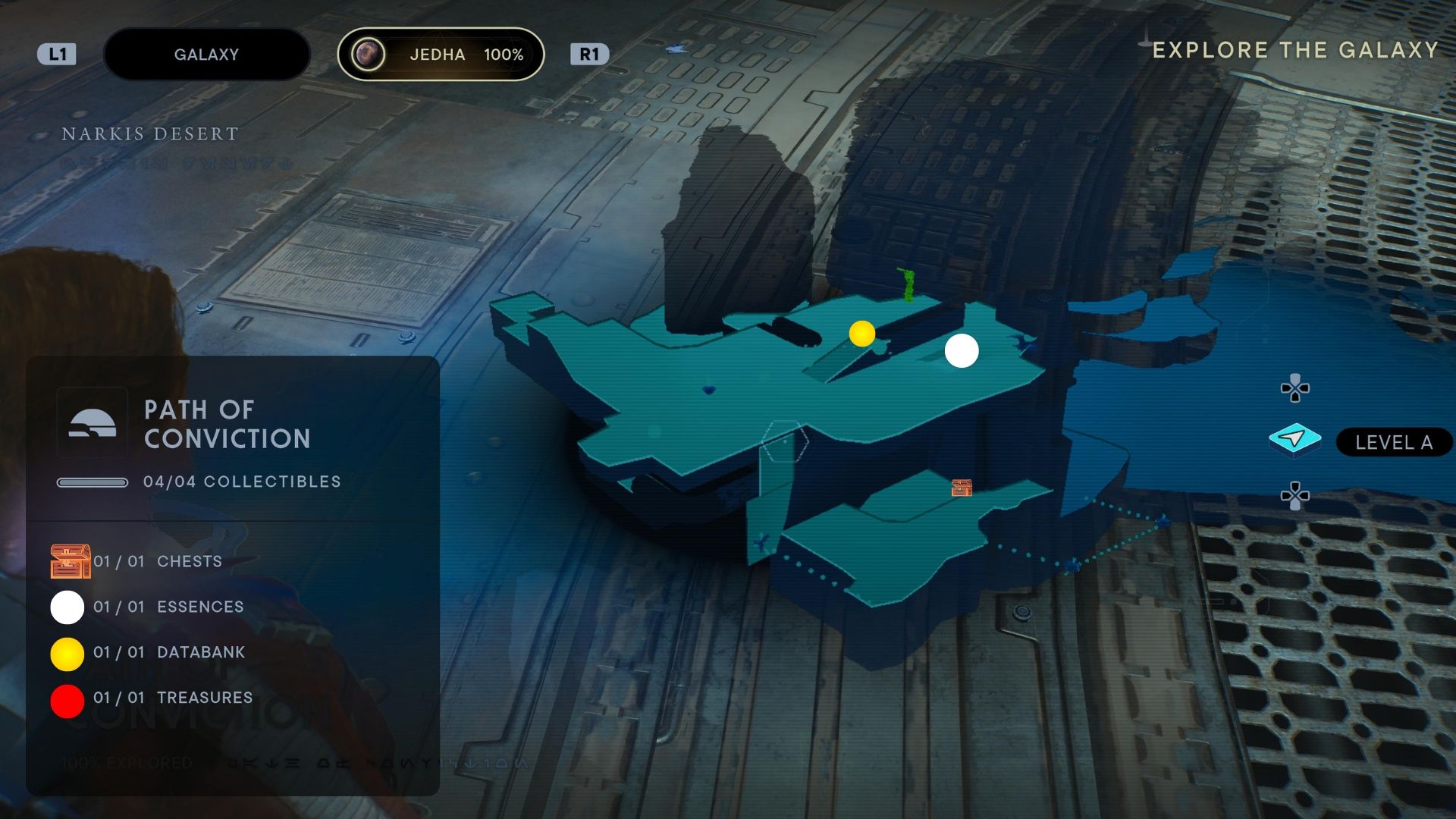Screen dimensions: 1456x819
Task: Select the yellow Databank marker on the map
Action: click(x=862, y=333)
